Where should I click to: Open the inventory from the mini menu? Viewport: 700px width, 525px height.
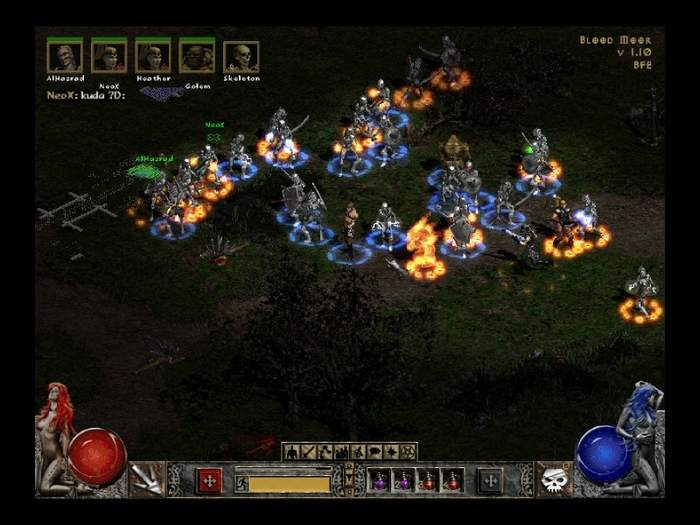[x=309, y=452]
